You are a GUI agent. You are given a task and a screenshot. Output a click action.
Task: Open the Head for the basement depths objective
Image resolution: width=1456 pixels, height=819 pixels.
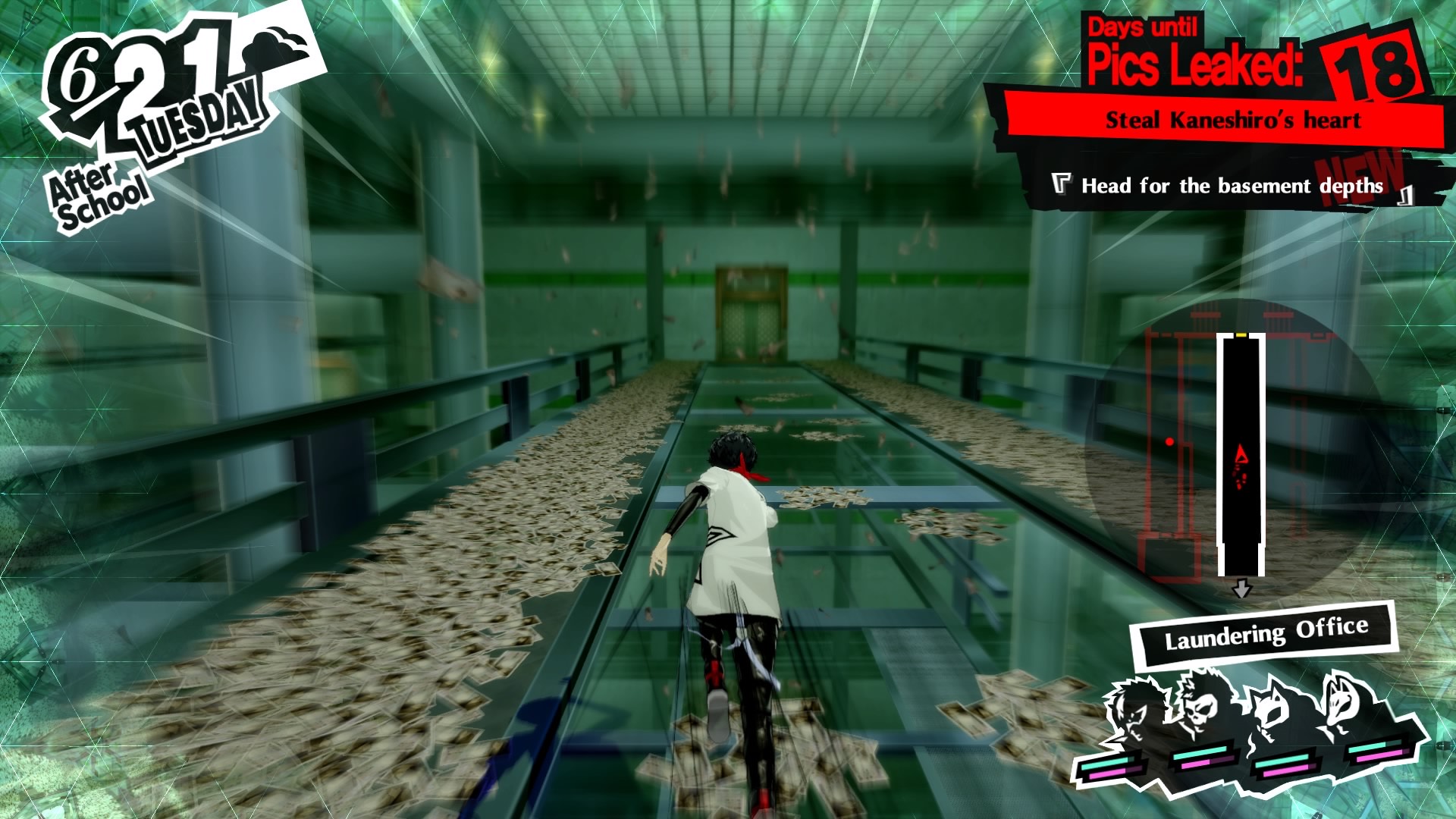[x=1232, y=186]
